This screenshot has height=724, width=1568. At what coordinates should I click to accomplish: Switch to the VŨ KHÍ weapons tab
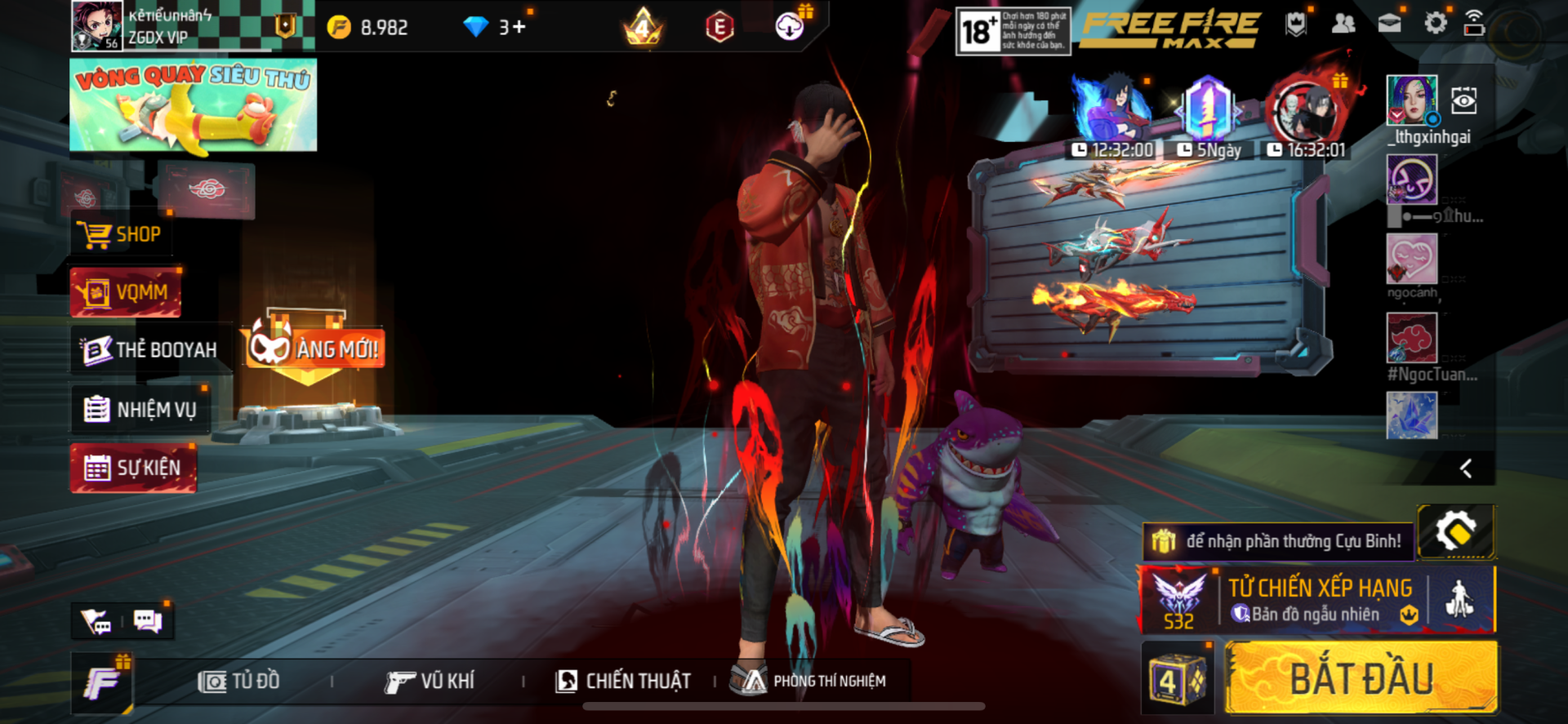coord(430,681)
